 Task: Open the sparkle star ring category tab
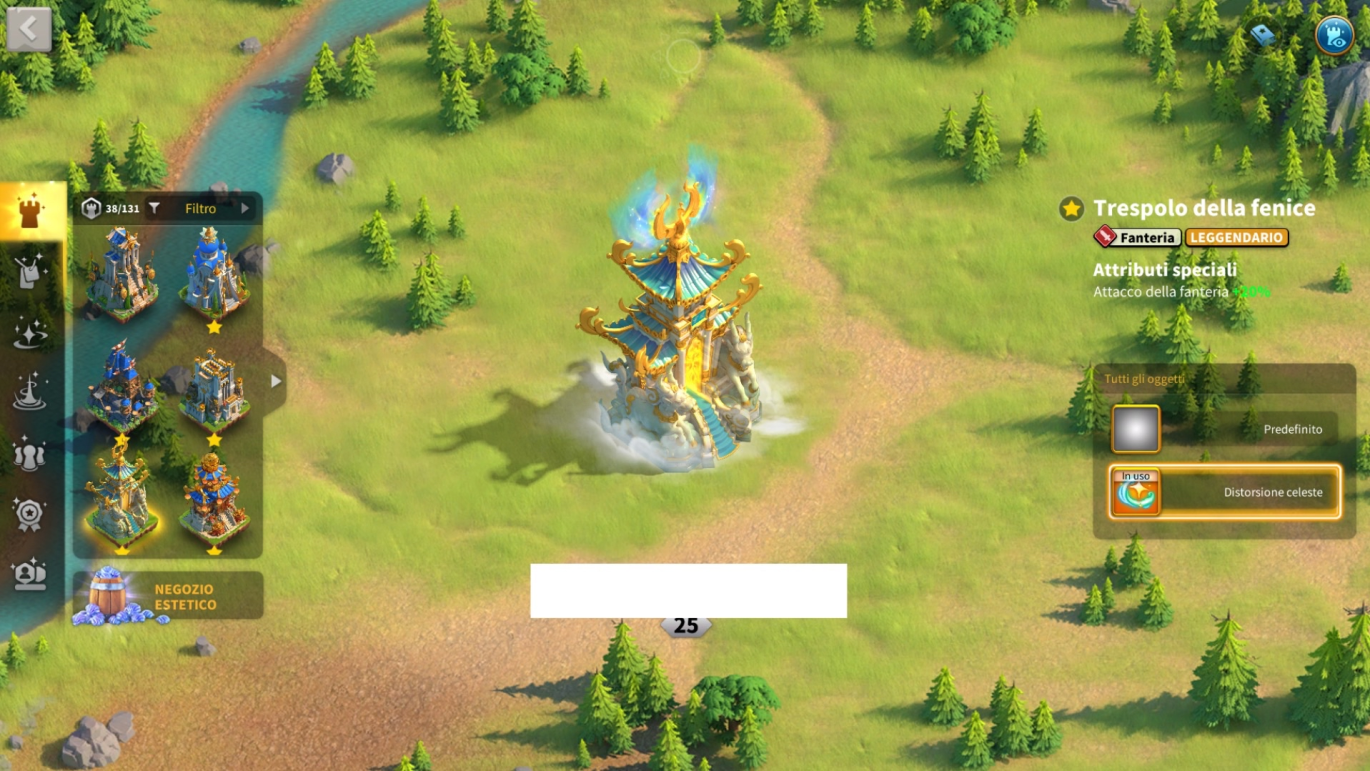[30, 333]
